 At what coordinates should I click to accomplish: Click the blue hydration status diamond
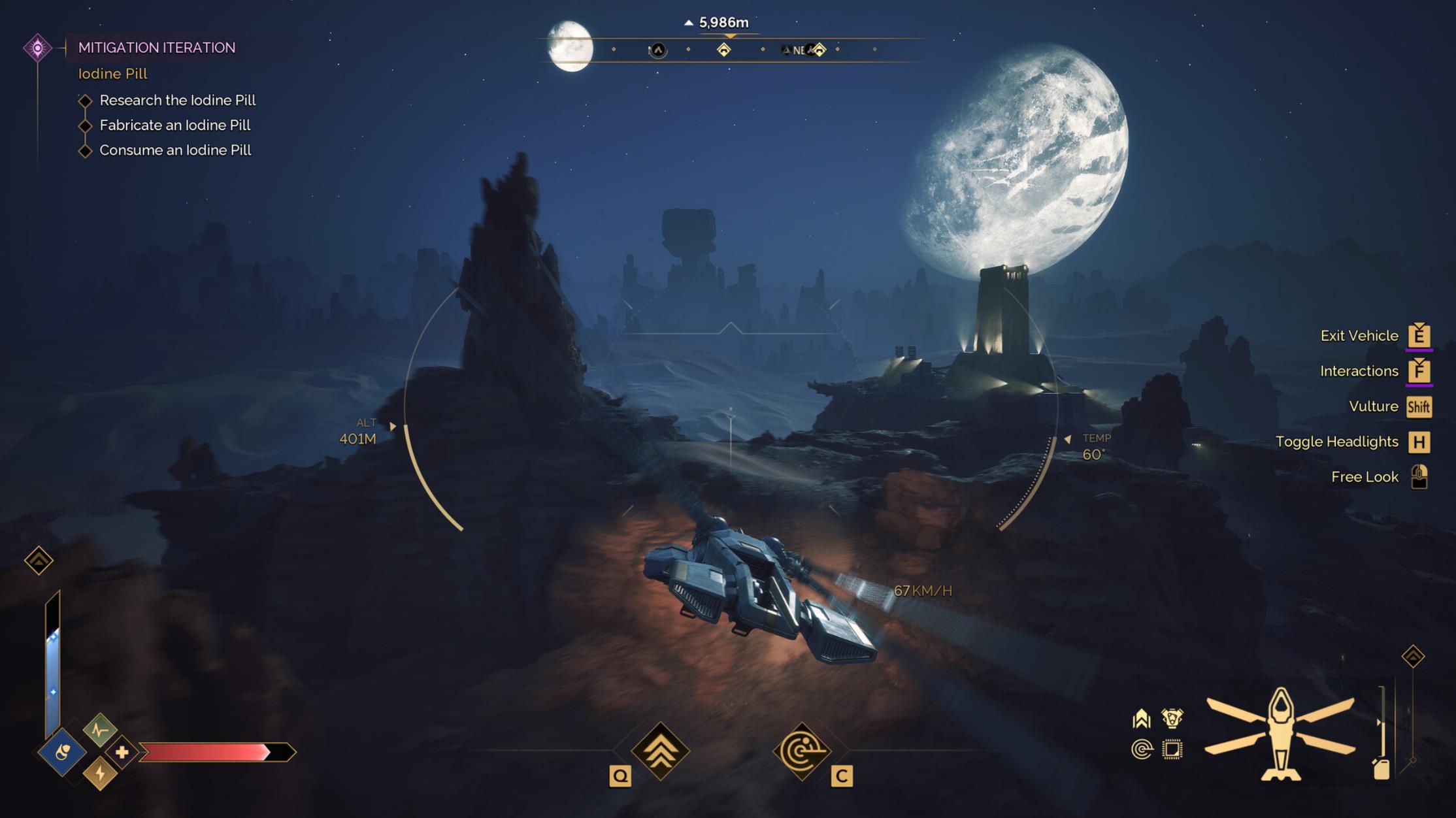click(x=62, y=753)
